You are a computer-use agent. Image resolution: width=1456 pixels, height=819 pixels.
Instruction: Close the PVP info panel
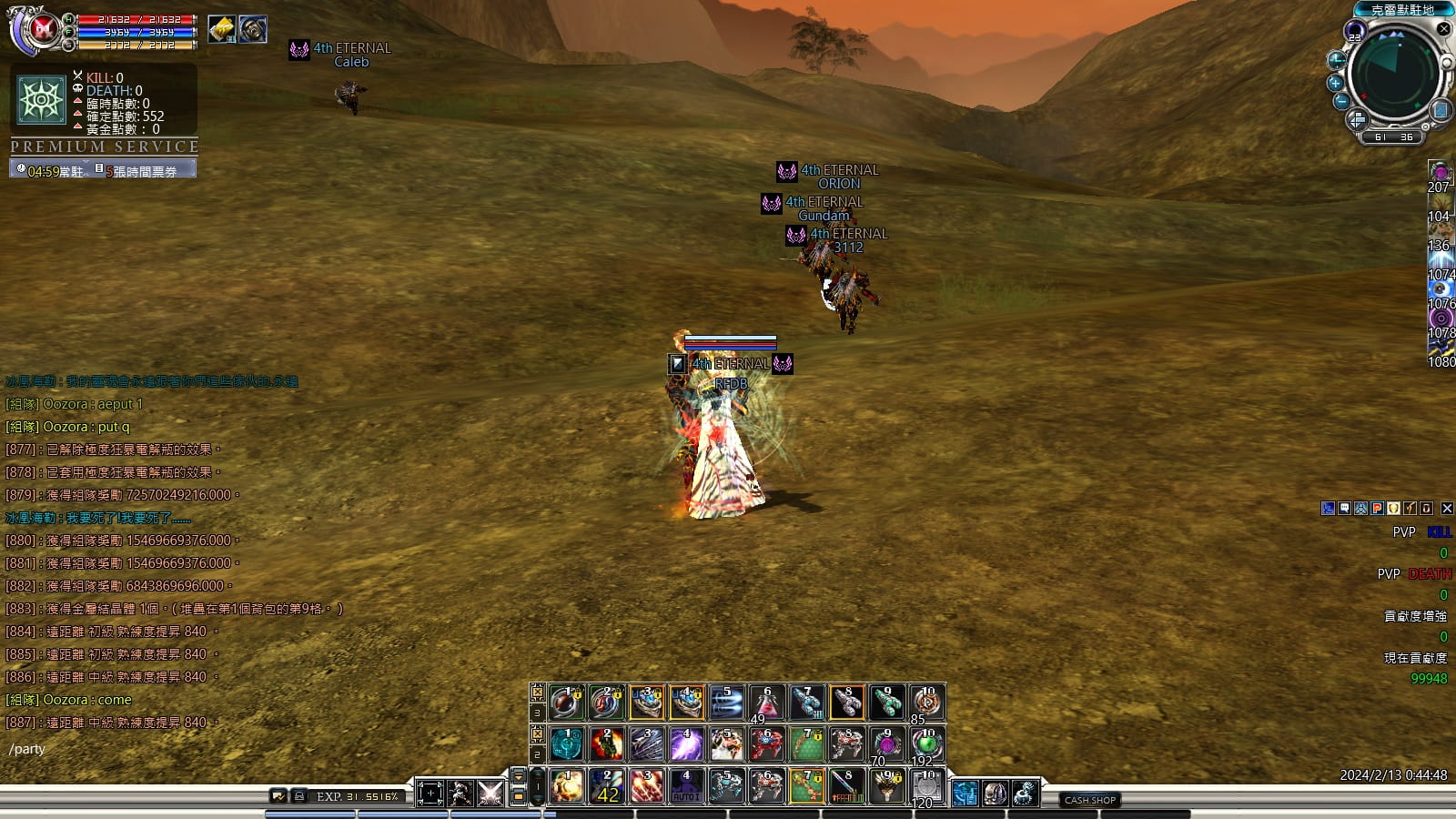tap(1447, 509)
